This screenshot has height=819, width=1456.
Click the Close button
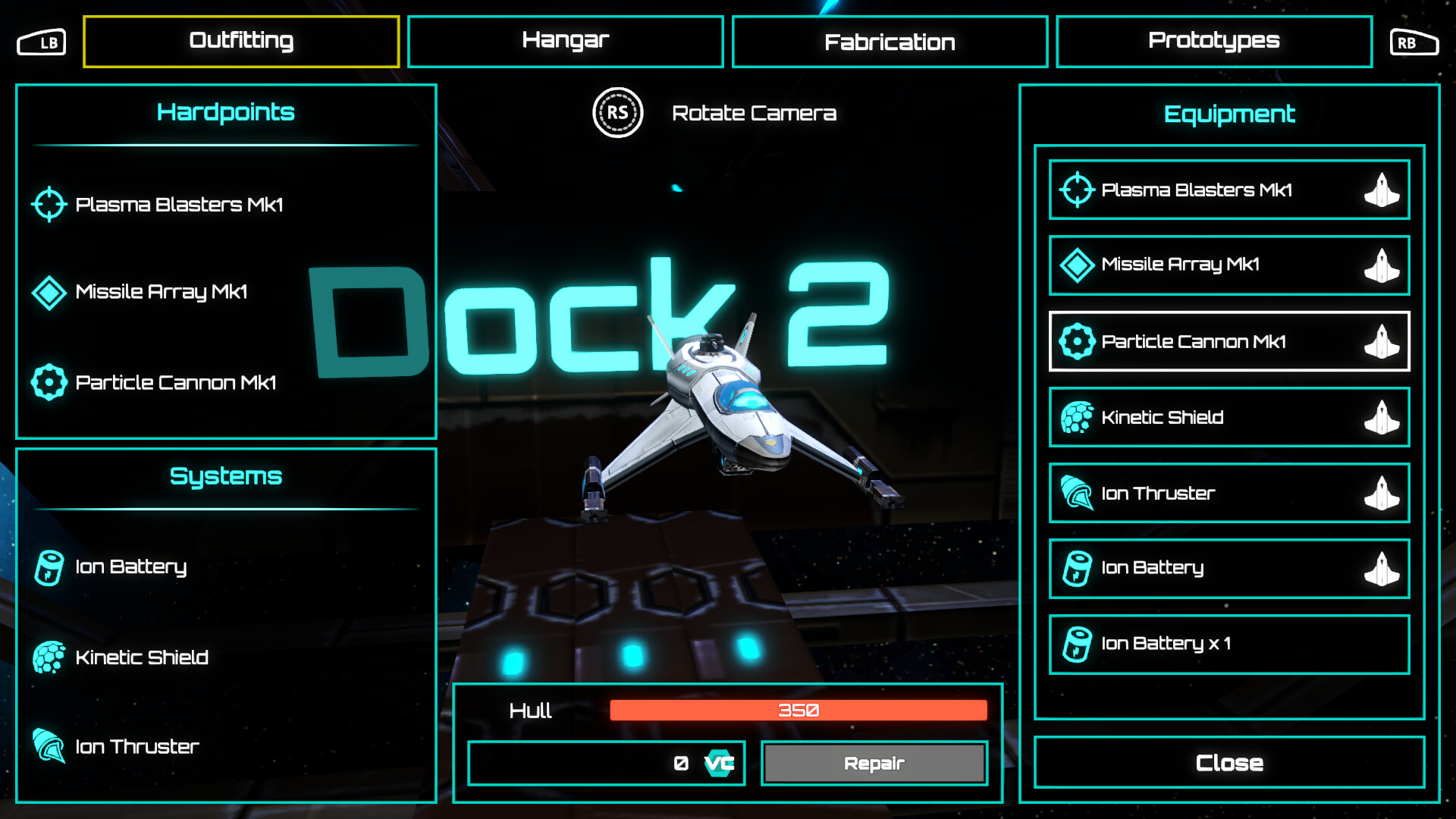(1228, 762)
